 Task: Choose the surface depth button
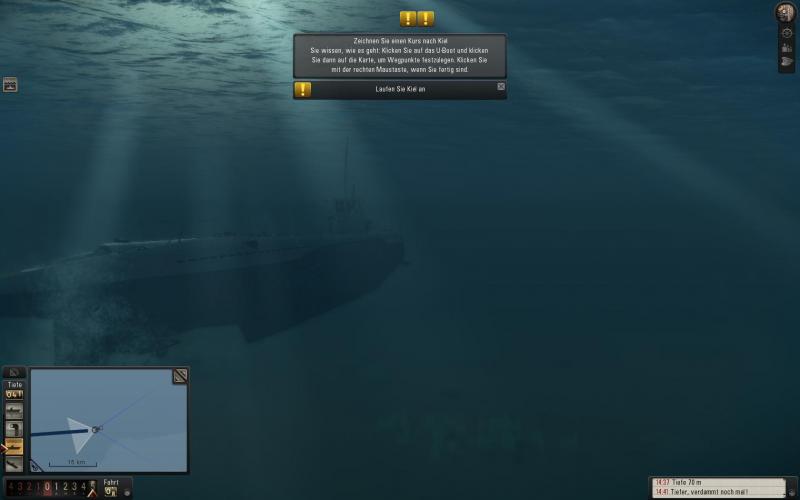(14, 411)
